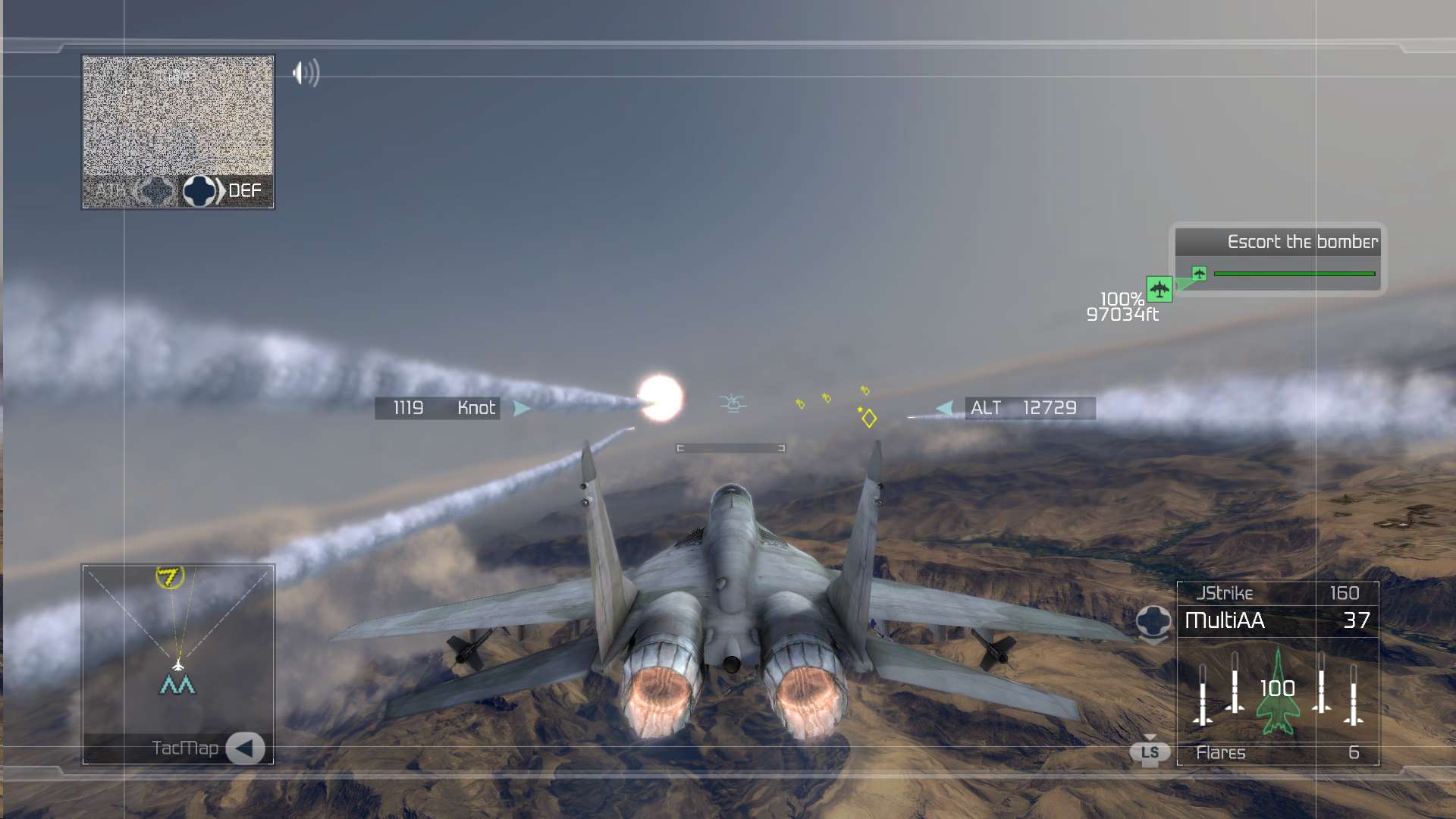Select the JStrike weapon row
Viewport: 1456px width, 819px height.
1277,593
